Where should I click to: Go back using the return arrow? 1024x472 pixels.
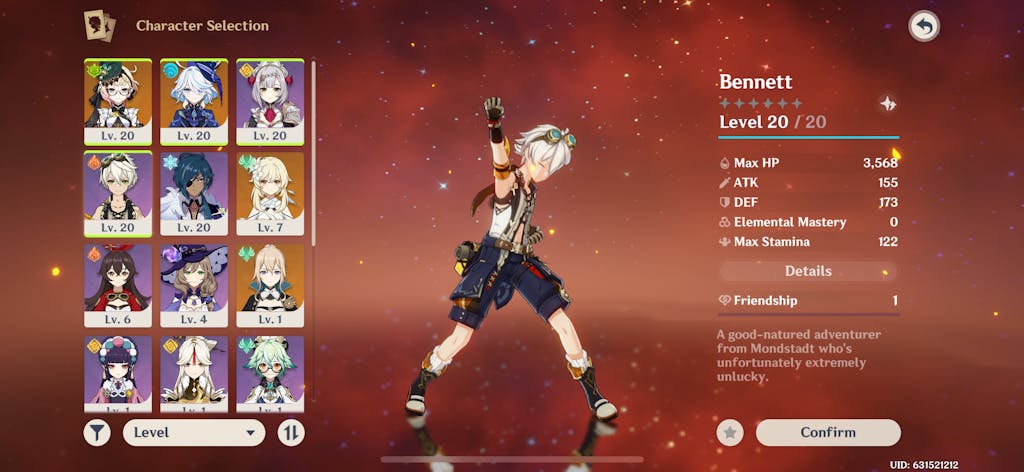(x=924, y=27)
